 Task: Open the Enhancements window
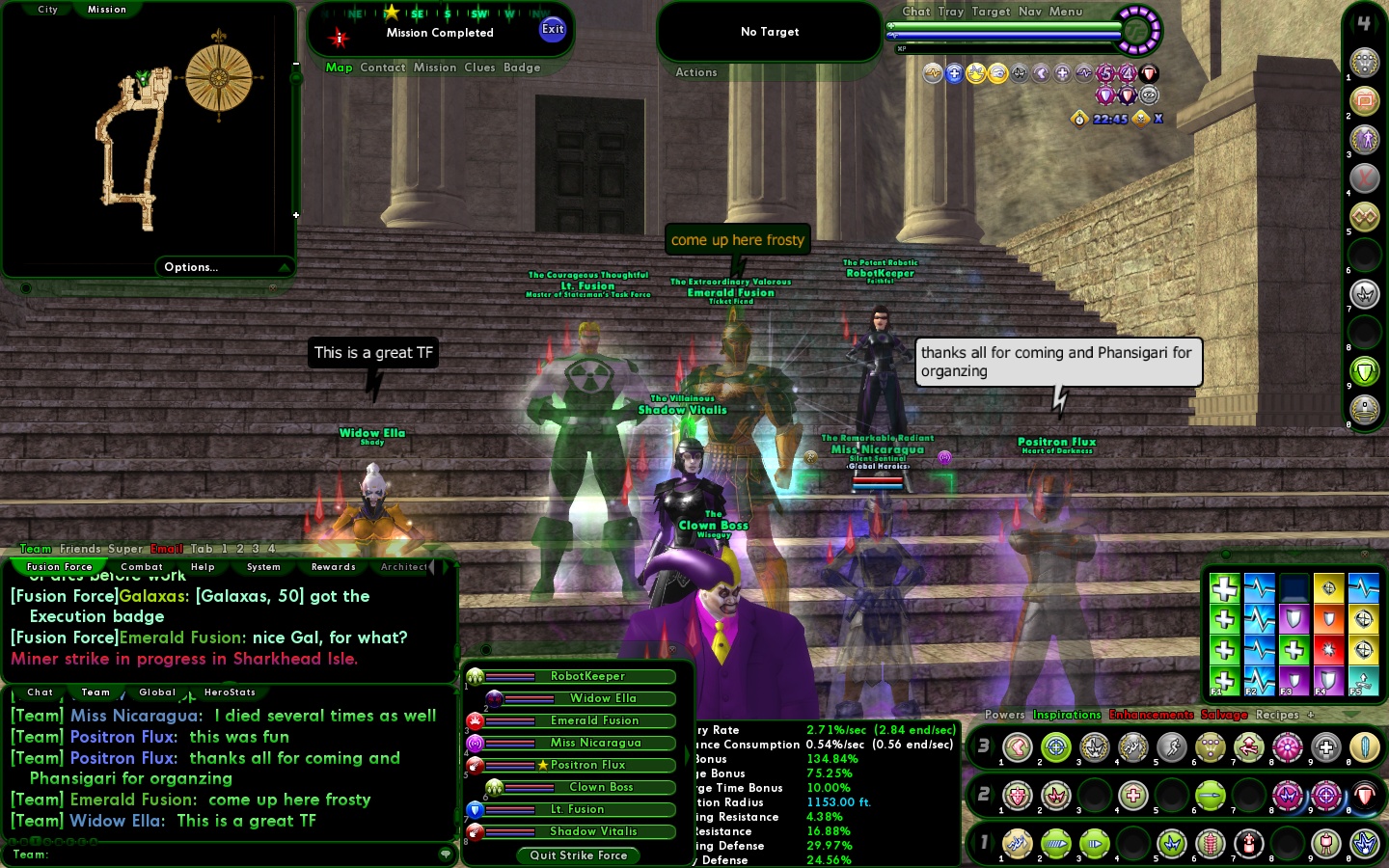click(x=1151, y=715)
